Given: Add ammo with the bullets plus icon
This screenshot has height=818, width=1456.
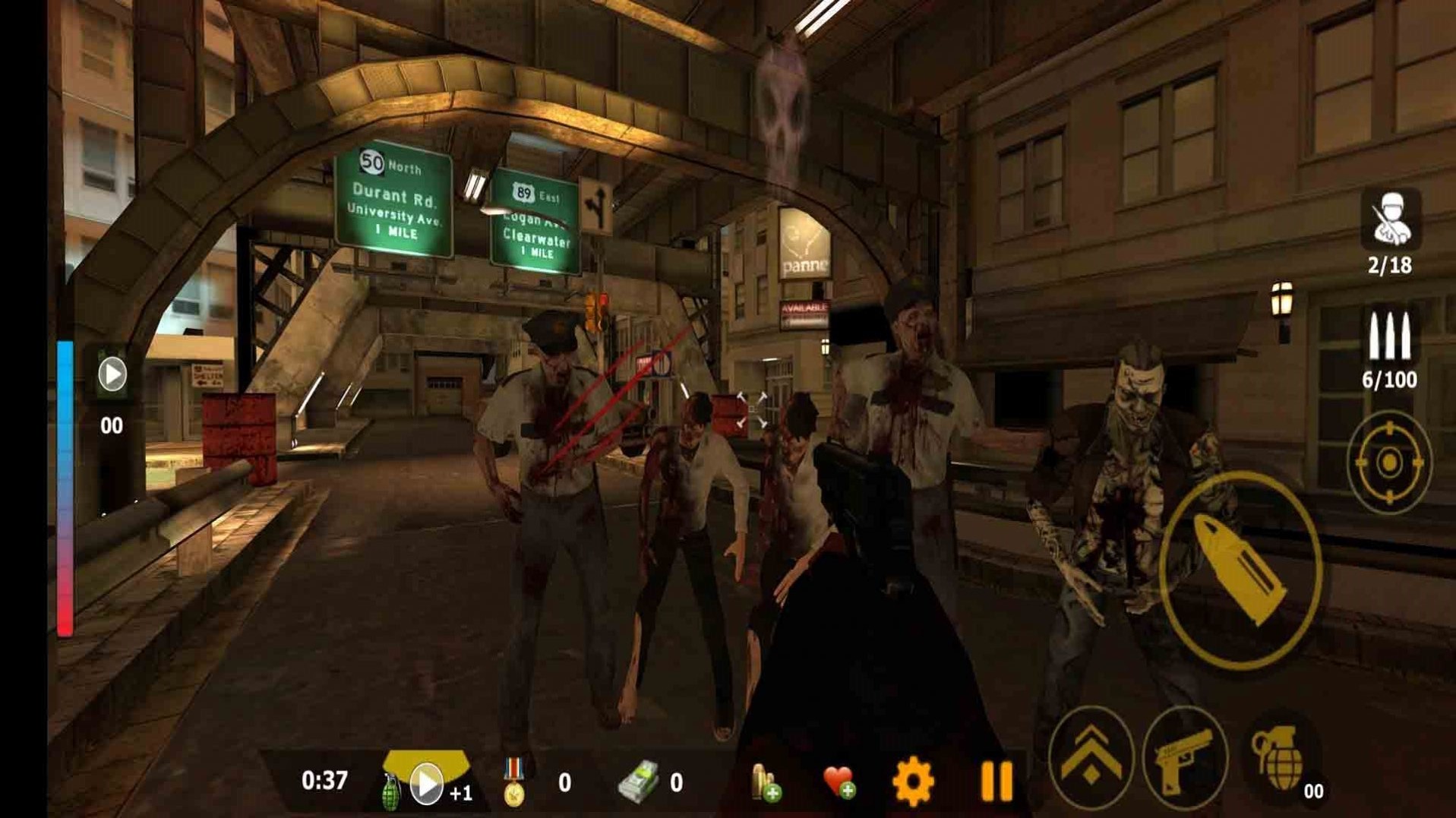Looking at the screenshot, I should coord(766,783).
